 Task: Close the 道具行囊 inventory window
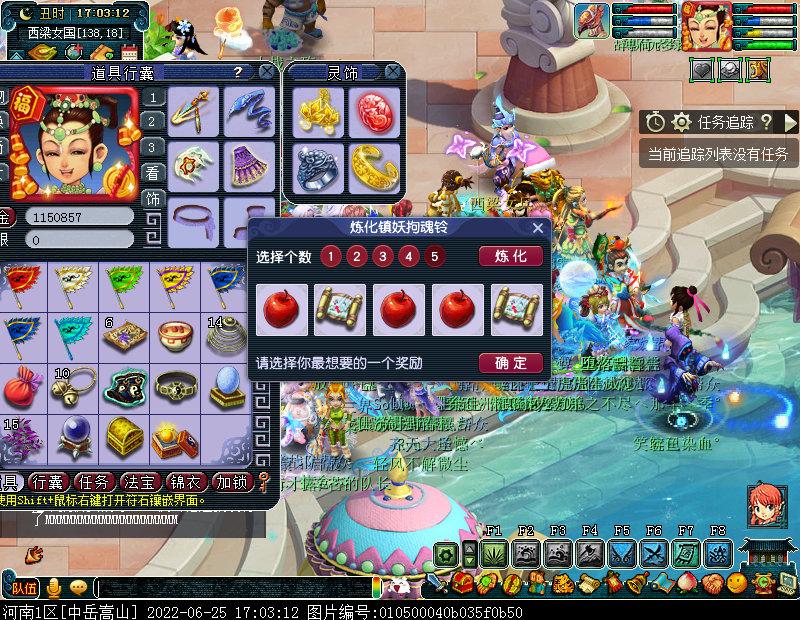[x=266, y=72]
